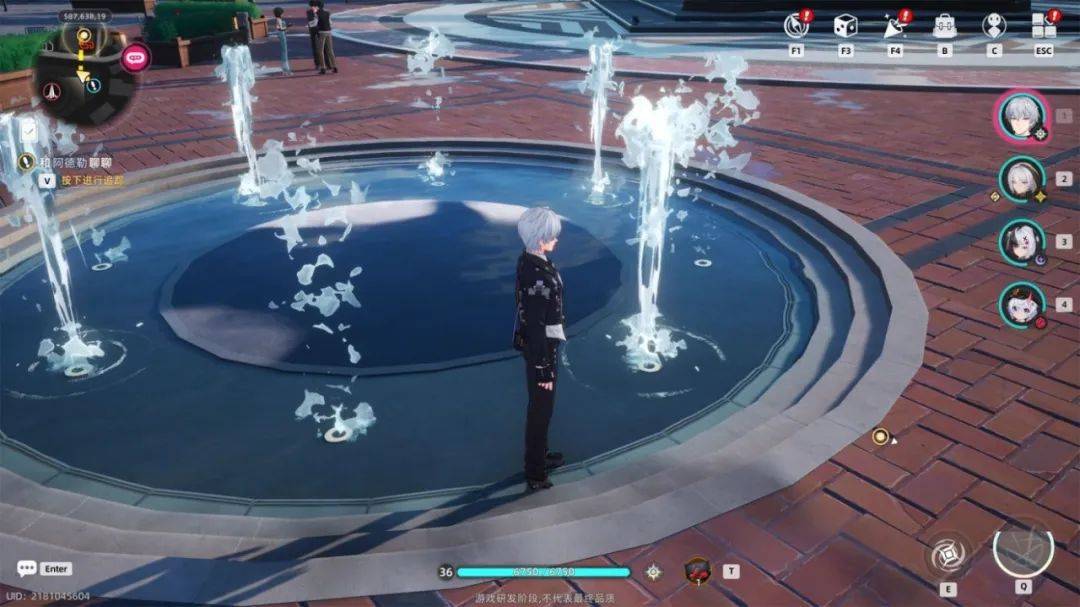Click the star emblem next to health bar
This screenshot has height=607, width=1080.
click(x=653, y=571)
